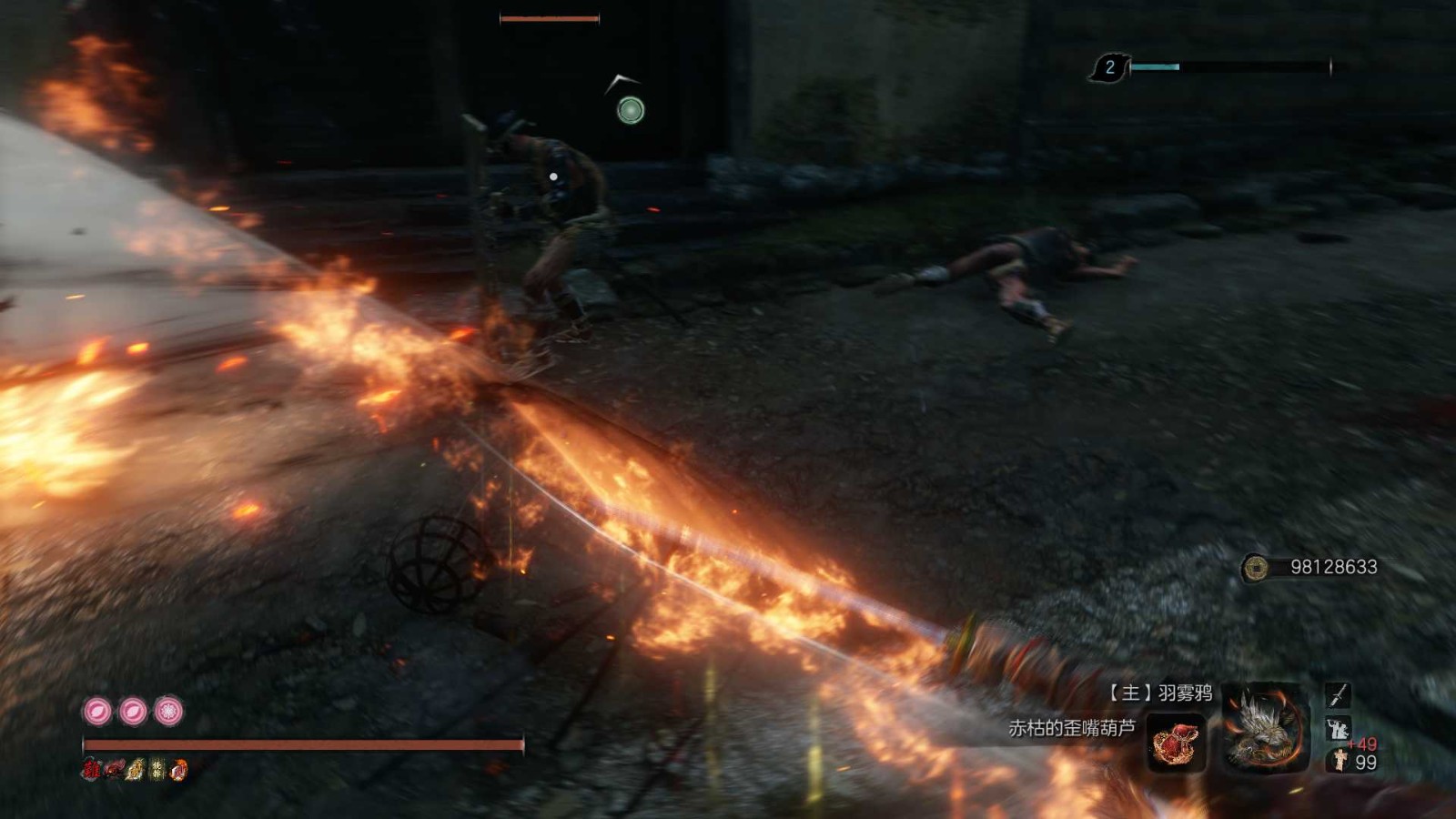Activate the Mist Raven prosthetic tool icon
Viewport: 1456px width, 819px height.
(1264, 727)
